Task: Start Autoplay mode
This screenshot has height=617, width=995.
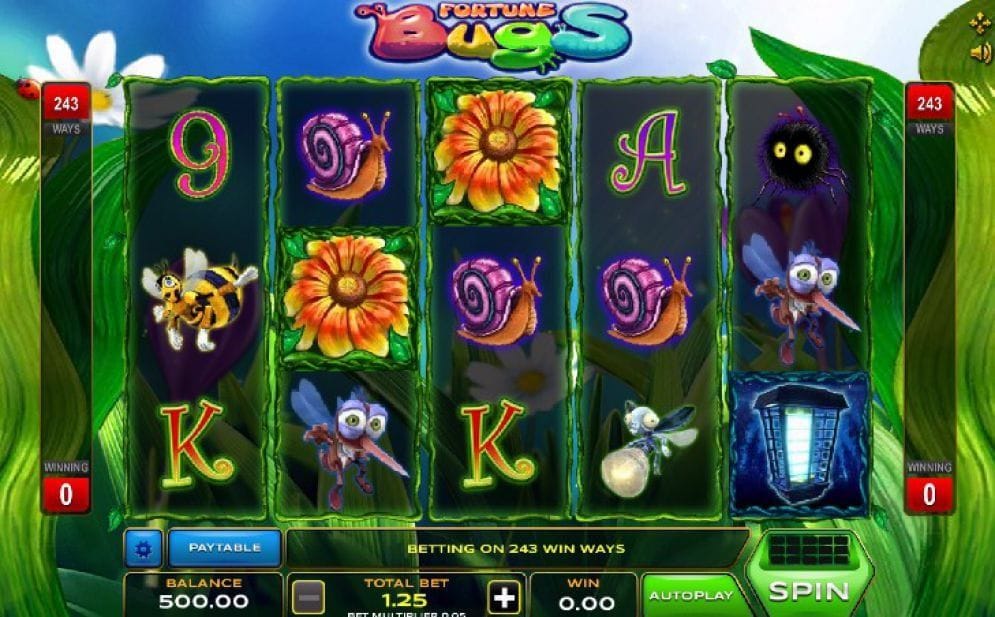Action: pos(690,595)
